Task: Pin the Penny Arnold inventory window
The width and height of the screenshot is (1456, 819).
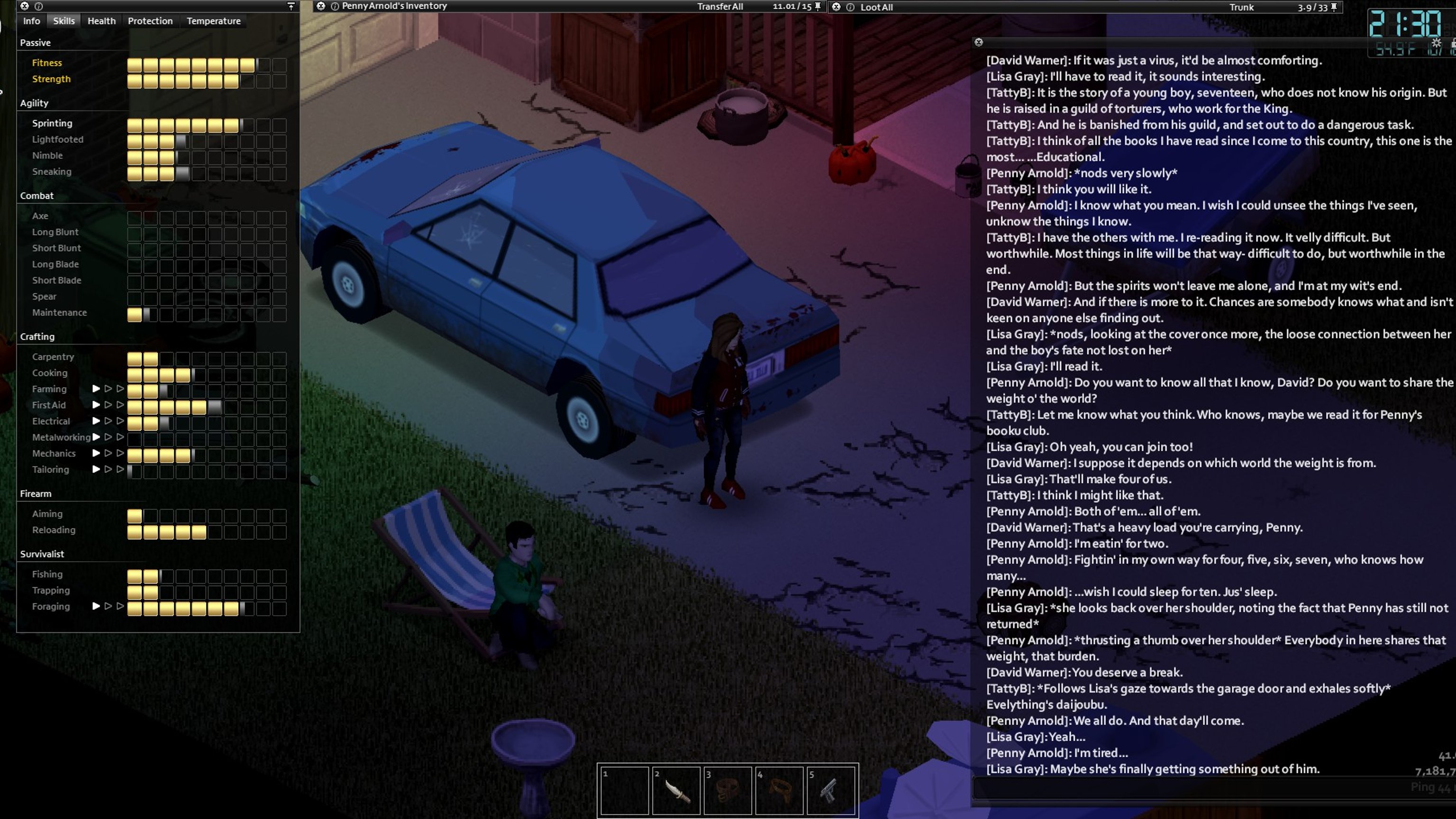Action: (817, 6)
